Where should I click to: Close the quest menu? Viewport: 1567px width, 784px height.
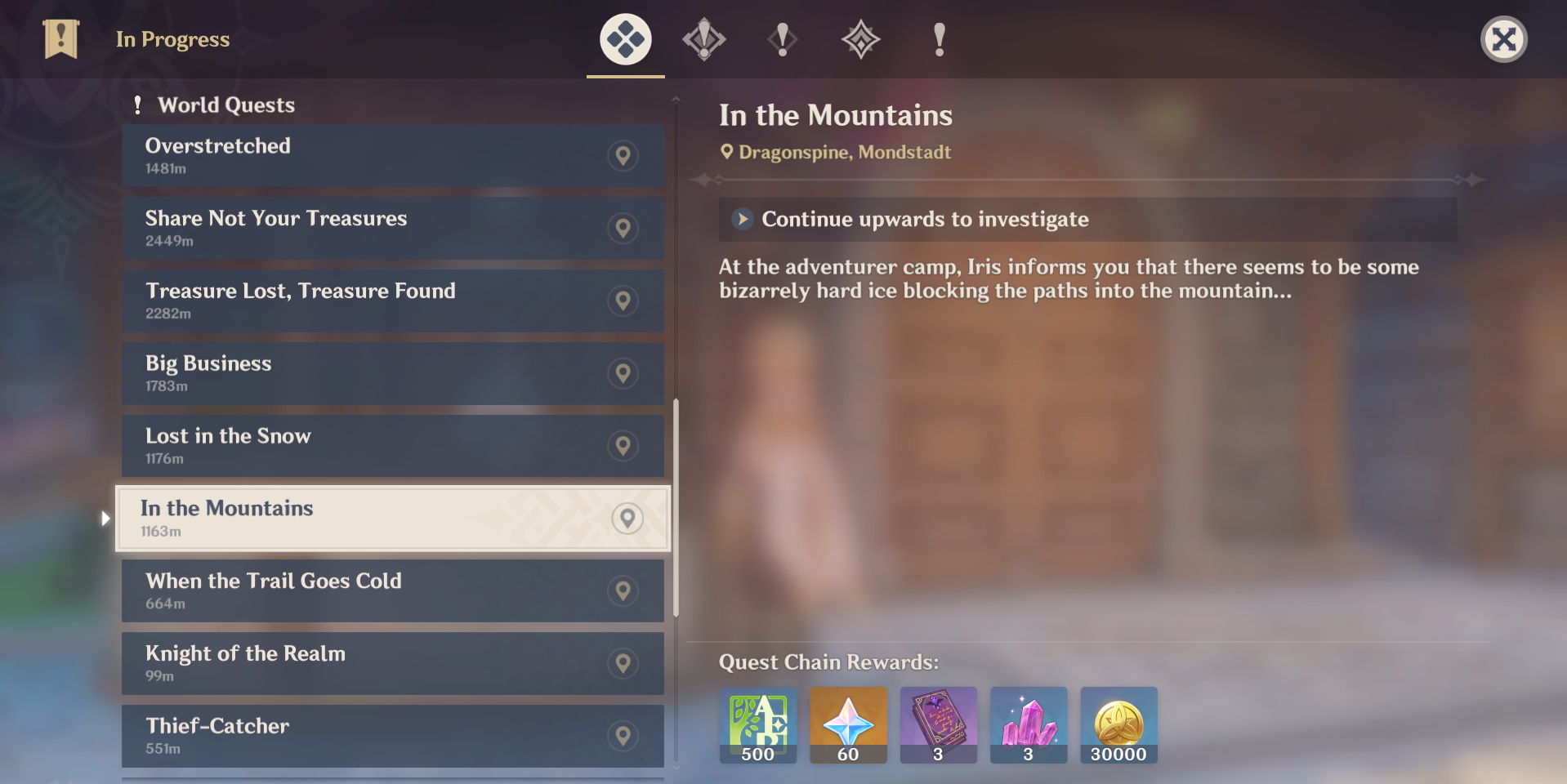[x=1503, y=39]
